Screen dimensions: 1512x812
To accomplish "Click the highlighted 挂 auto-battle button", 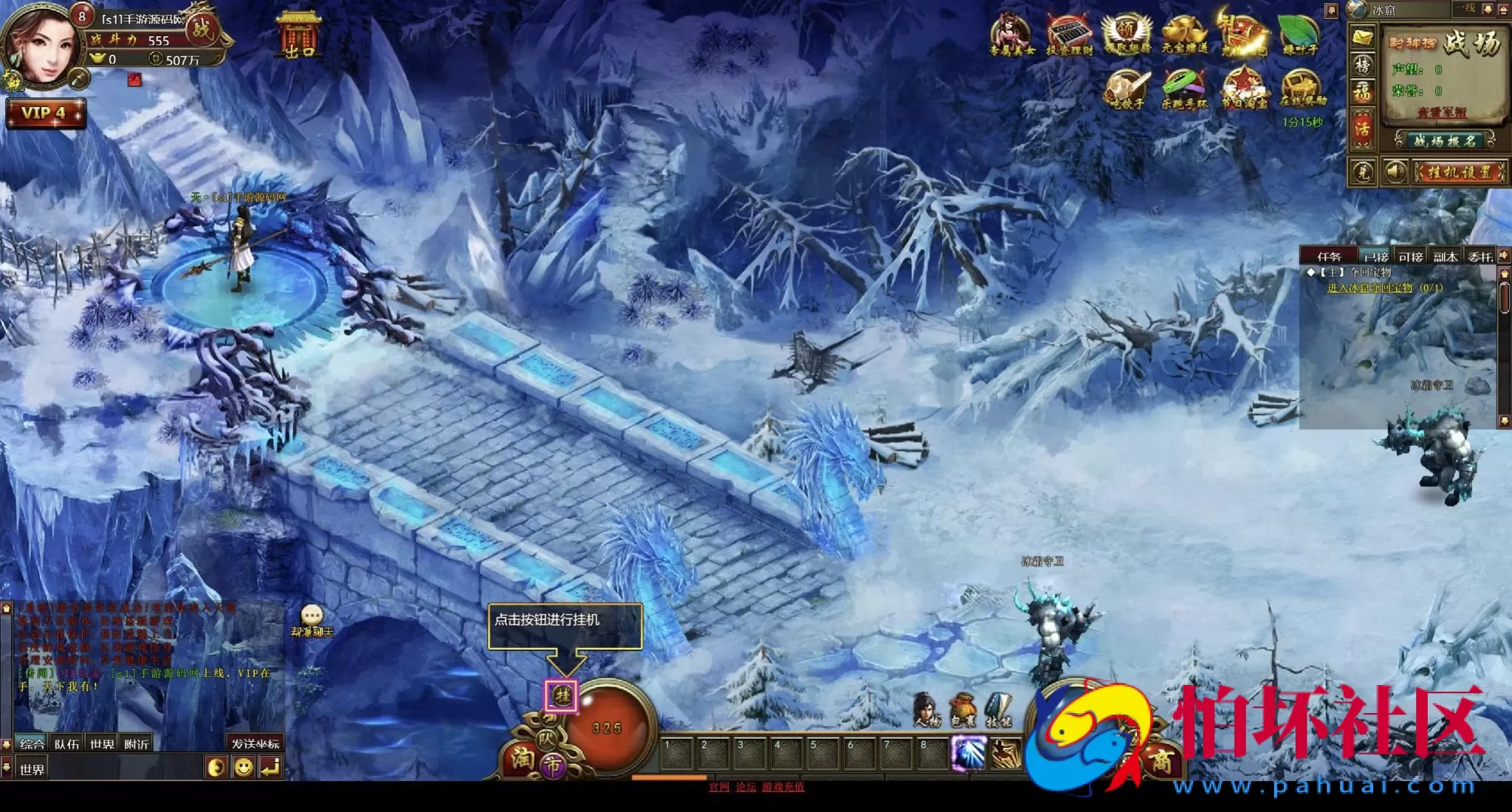I will (x=562, y=695).
